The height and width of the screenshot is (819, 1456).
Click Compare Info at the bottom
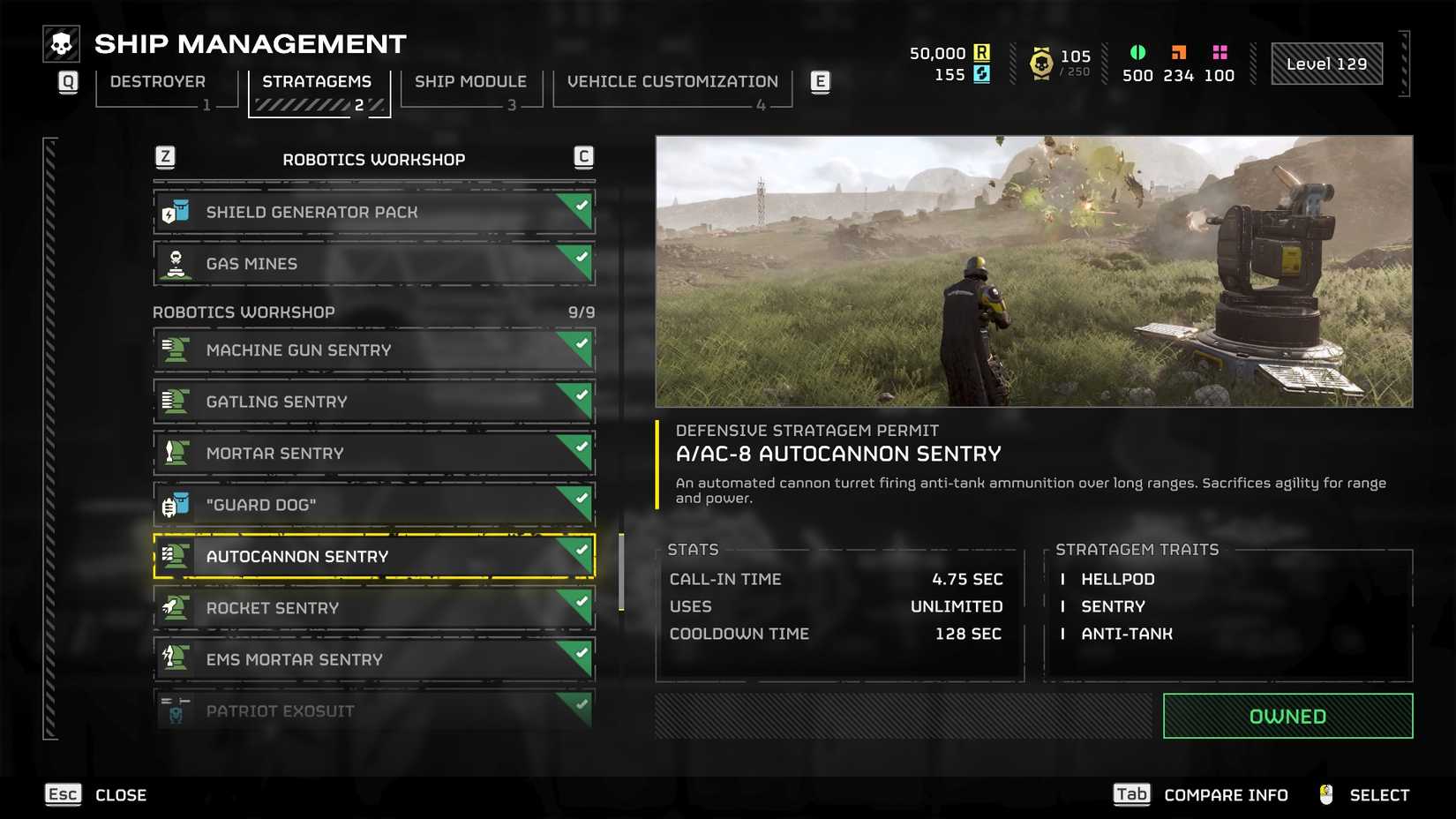tap(1224, 793)
